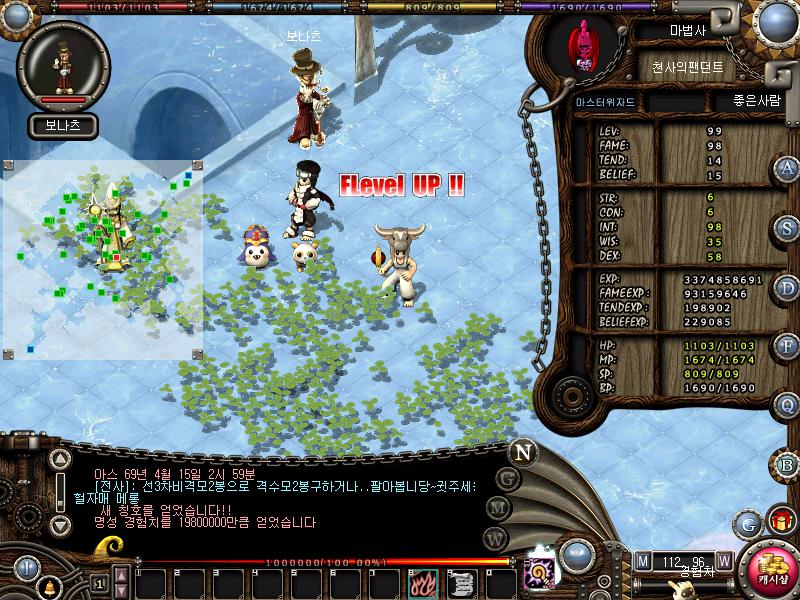Click the red gift box icon

pos(779,522)
